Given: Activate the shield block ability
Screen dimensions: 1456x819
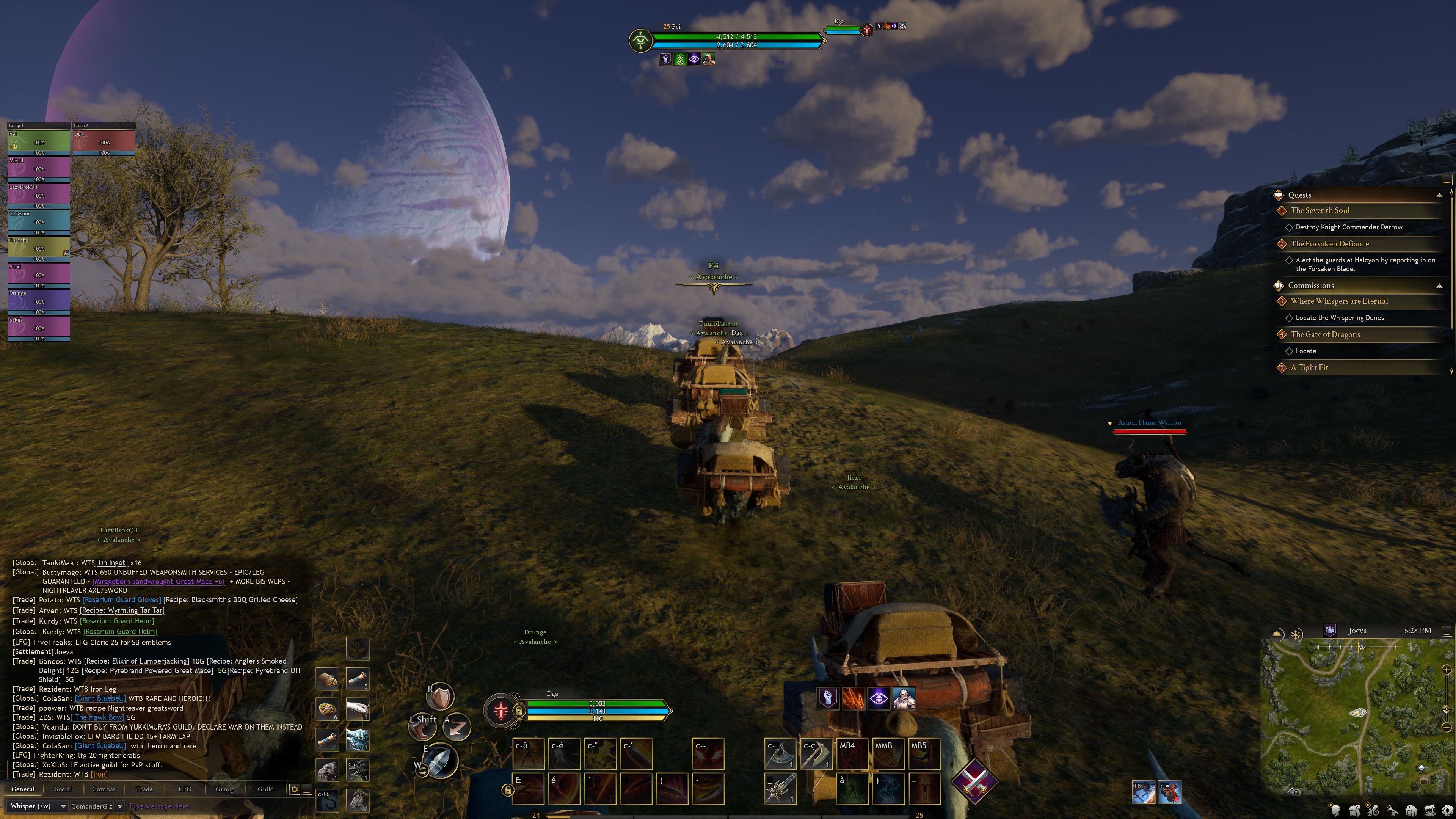Looking at the screenshot, I should (440, 697).
